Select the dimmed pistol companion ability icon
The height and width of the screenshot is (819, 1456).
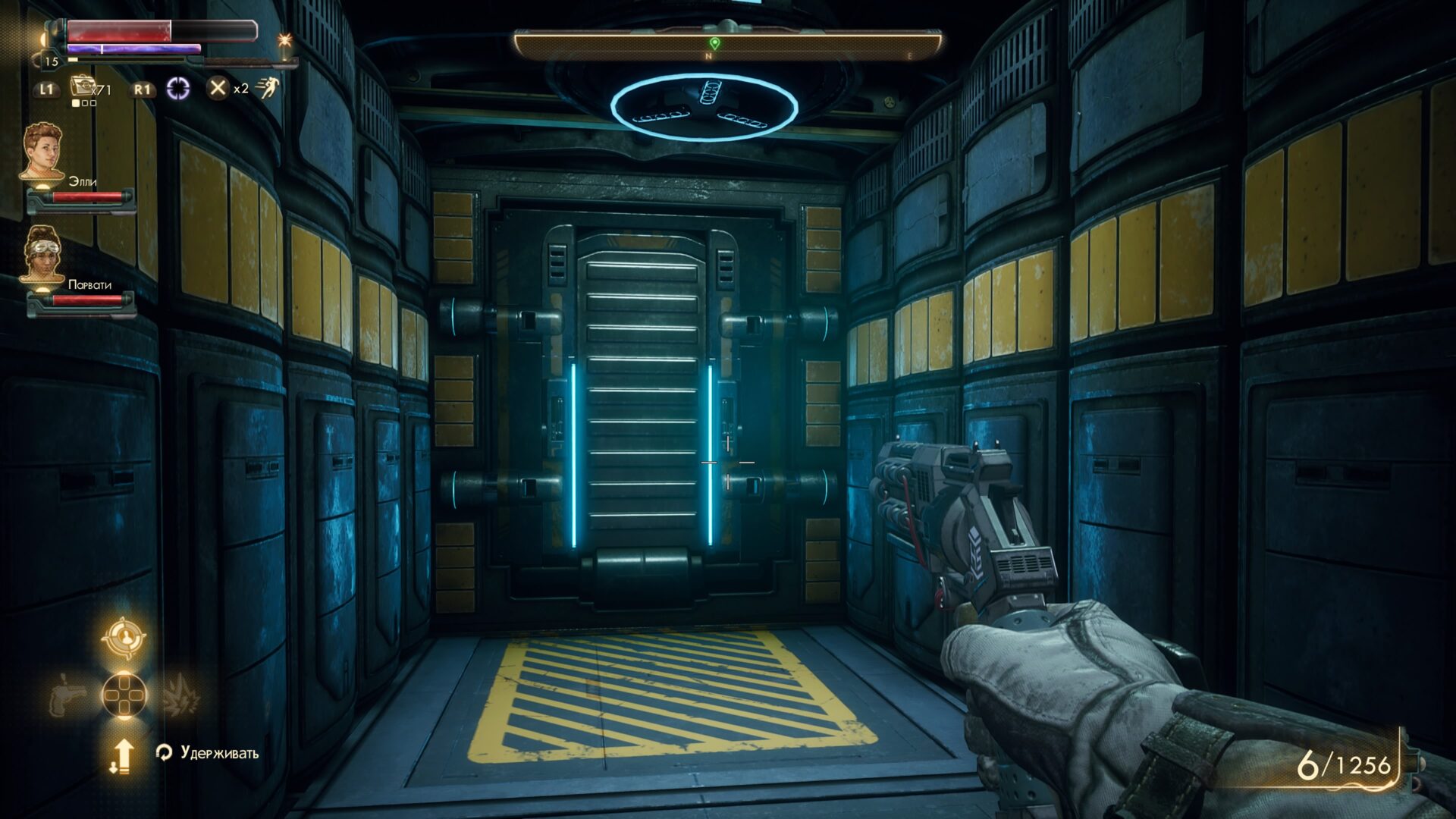(x=67, y=695)
